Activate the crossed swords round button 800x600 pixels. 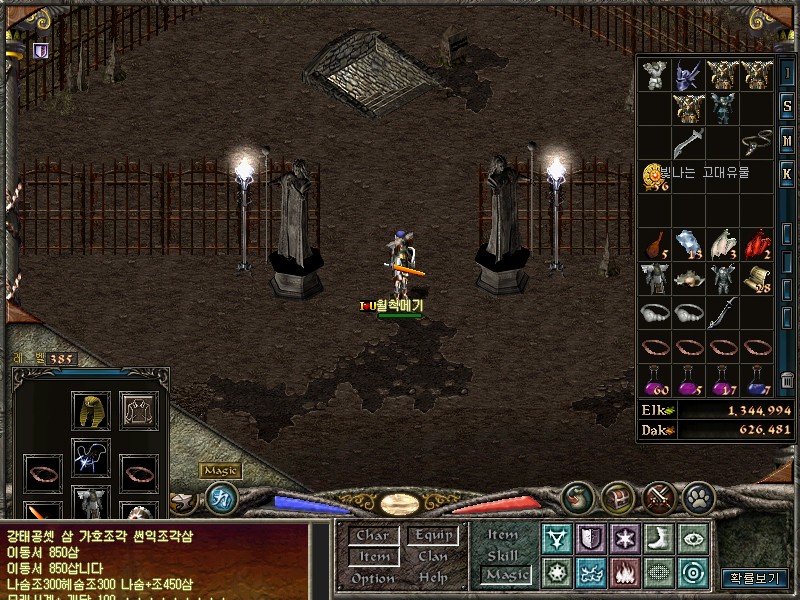(658, 495)
